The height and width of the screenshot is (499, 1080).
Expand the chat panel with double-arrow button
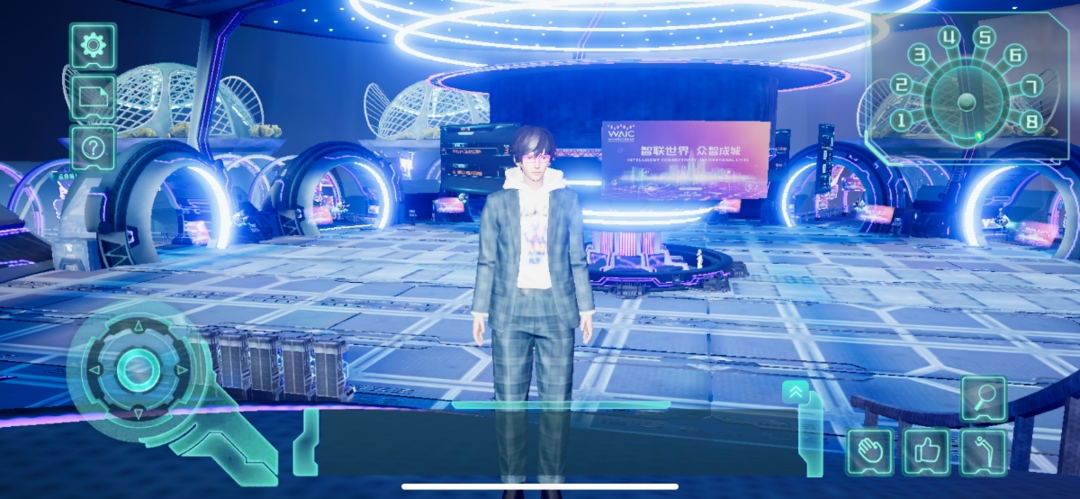click(x=796, y=392)
